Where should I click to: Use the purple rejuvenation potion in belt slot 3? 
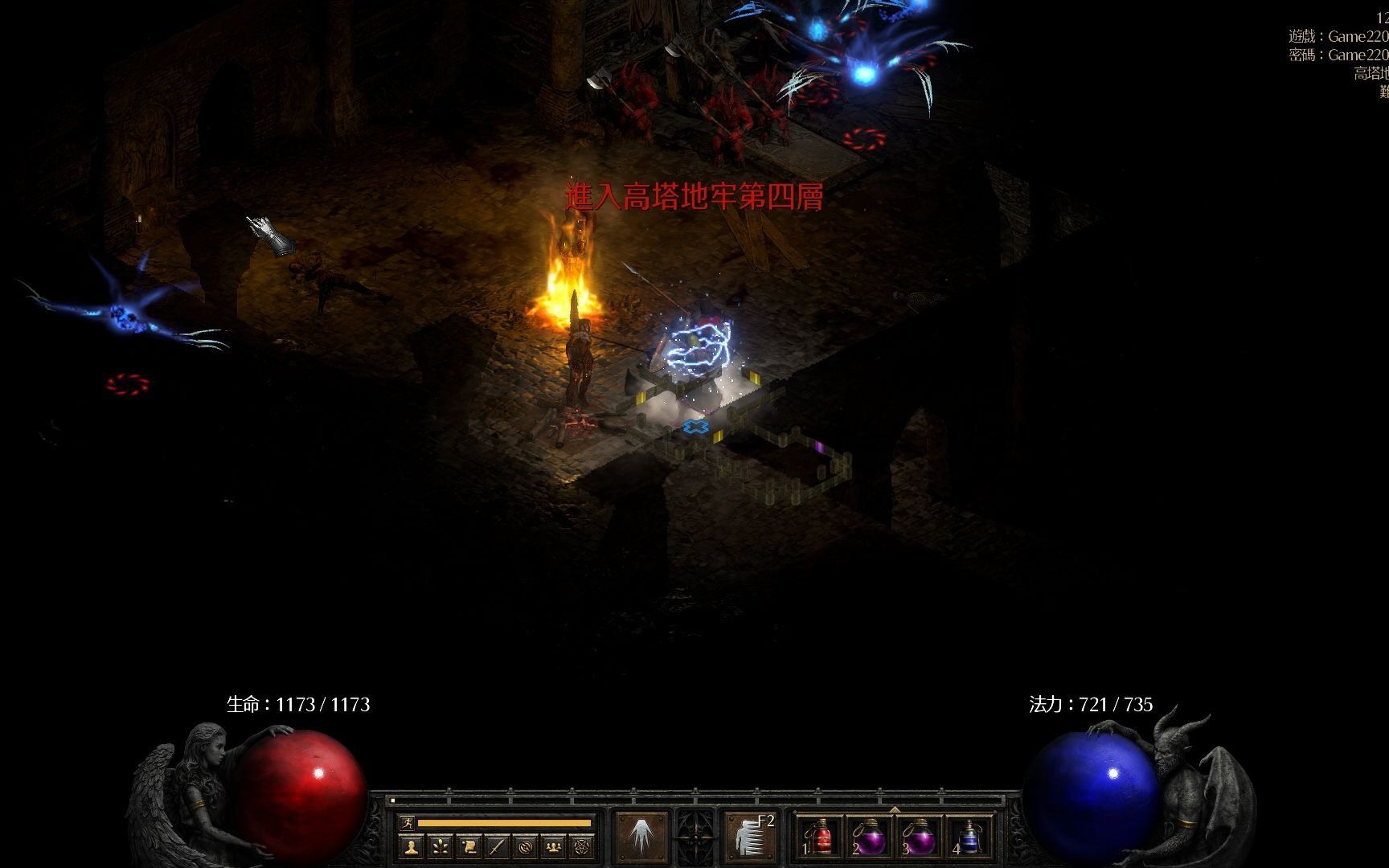coord(919,837)
